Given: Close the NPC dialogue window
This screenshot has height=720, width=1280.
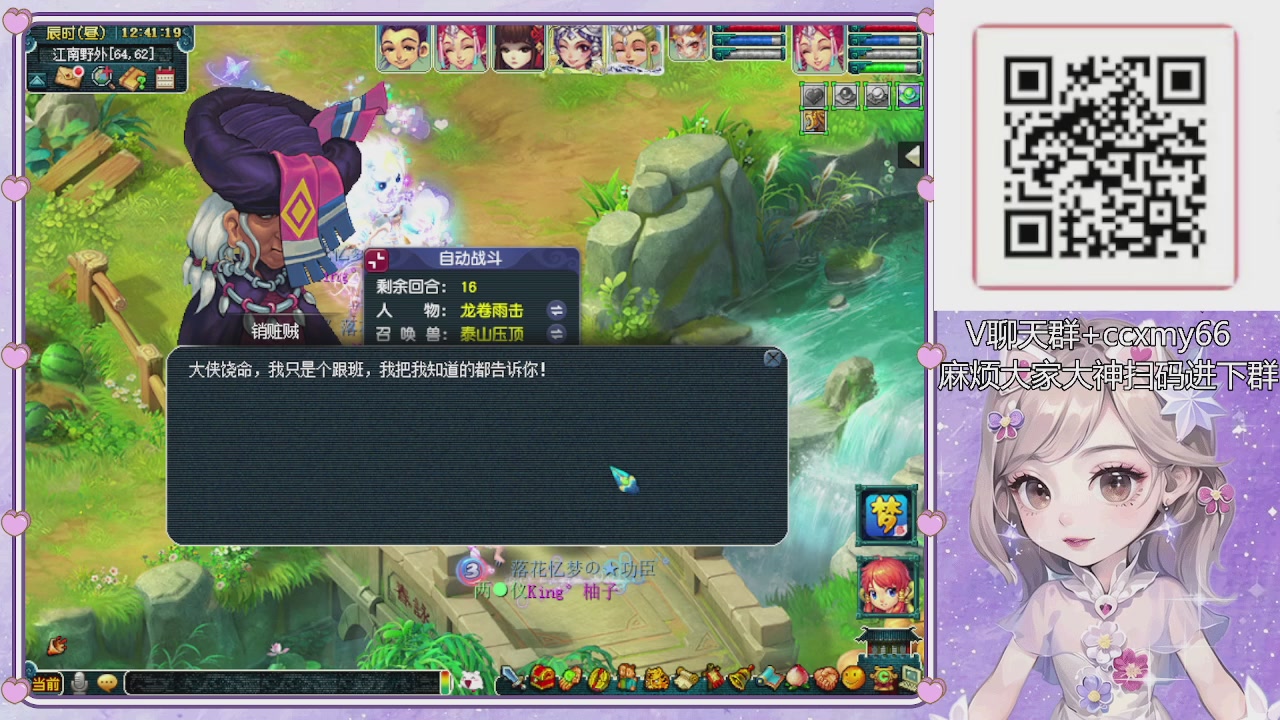Looking at the screenshot, I should coord(772,359).
